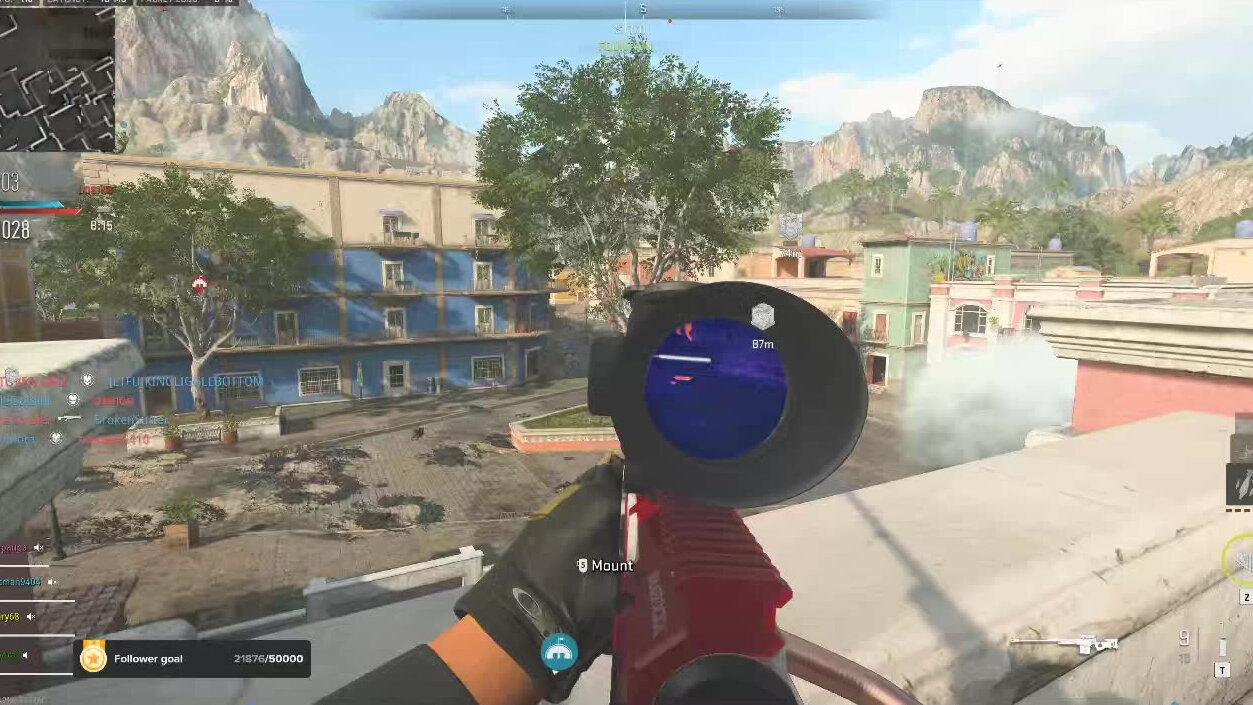Image resolution: width=1253 pixels, height=705 pixels.
Task: Click the Follower goal overlay bar
Action: 192,659
